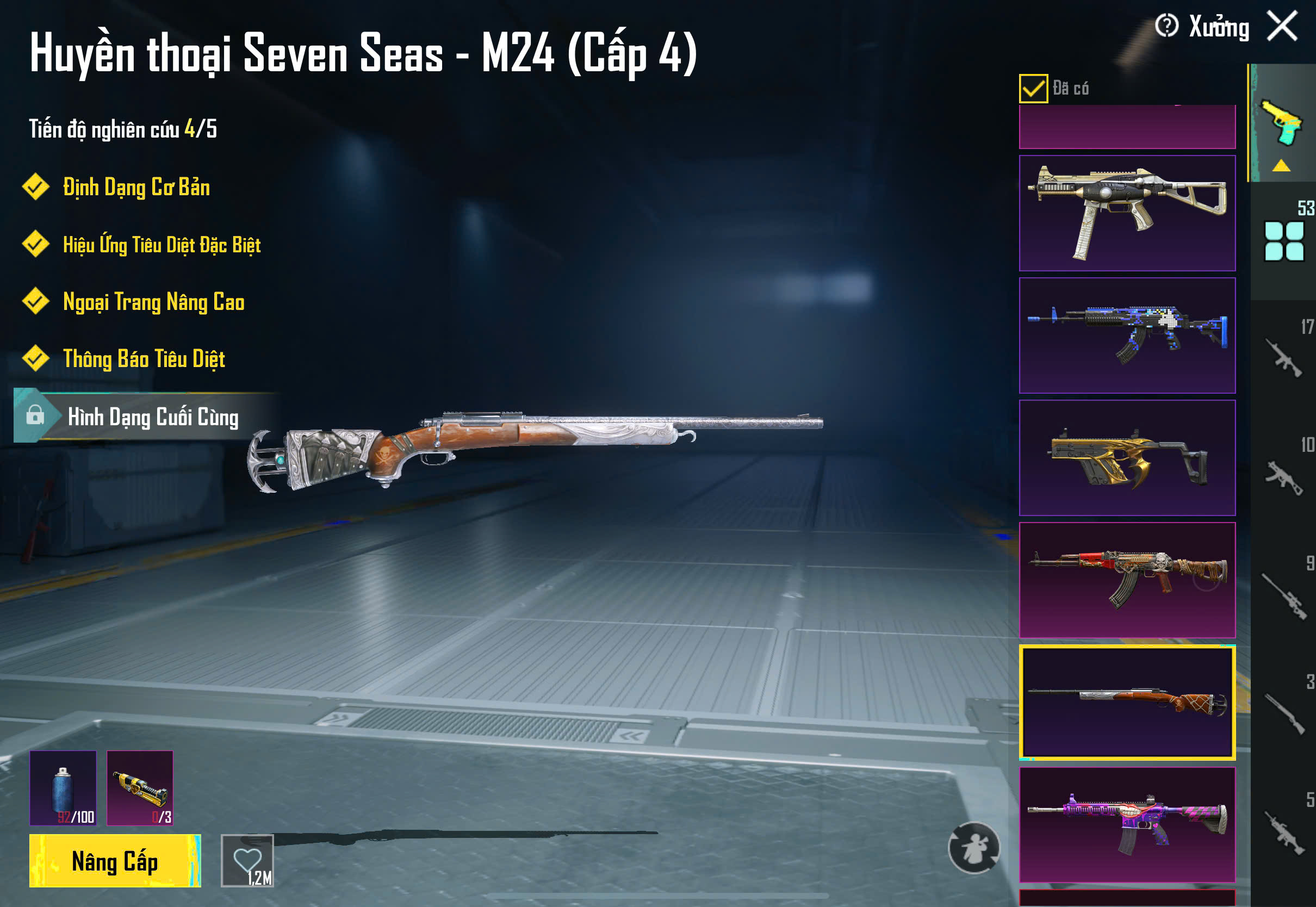Pick the white and gold UMP skin thumbnail
Viewport: 1316px width, 907px height.
pyautogui.click(x=1127, y=213)
